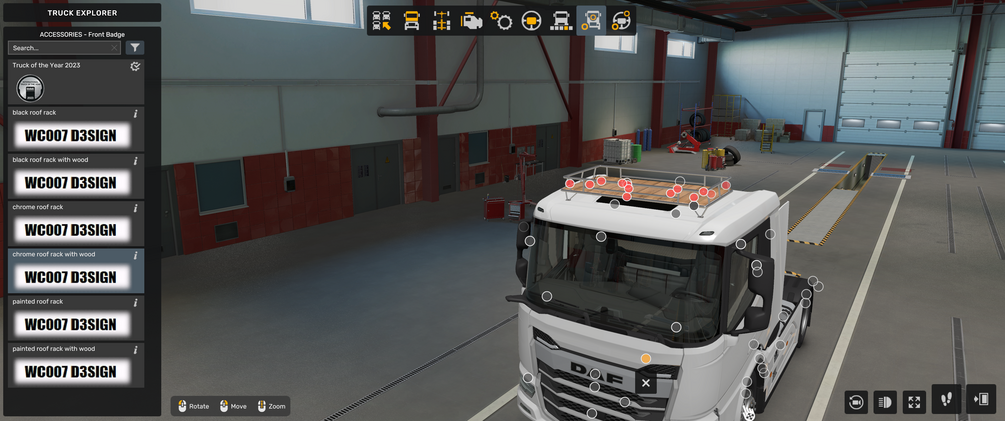The image size is (1005, 421).
Task: Toggle fullscreen view with arrows icon
Action: click(x=914, y=402)
